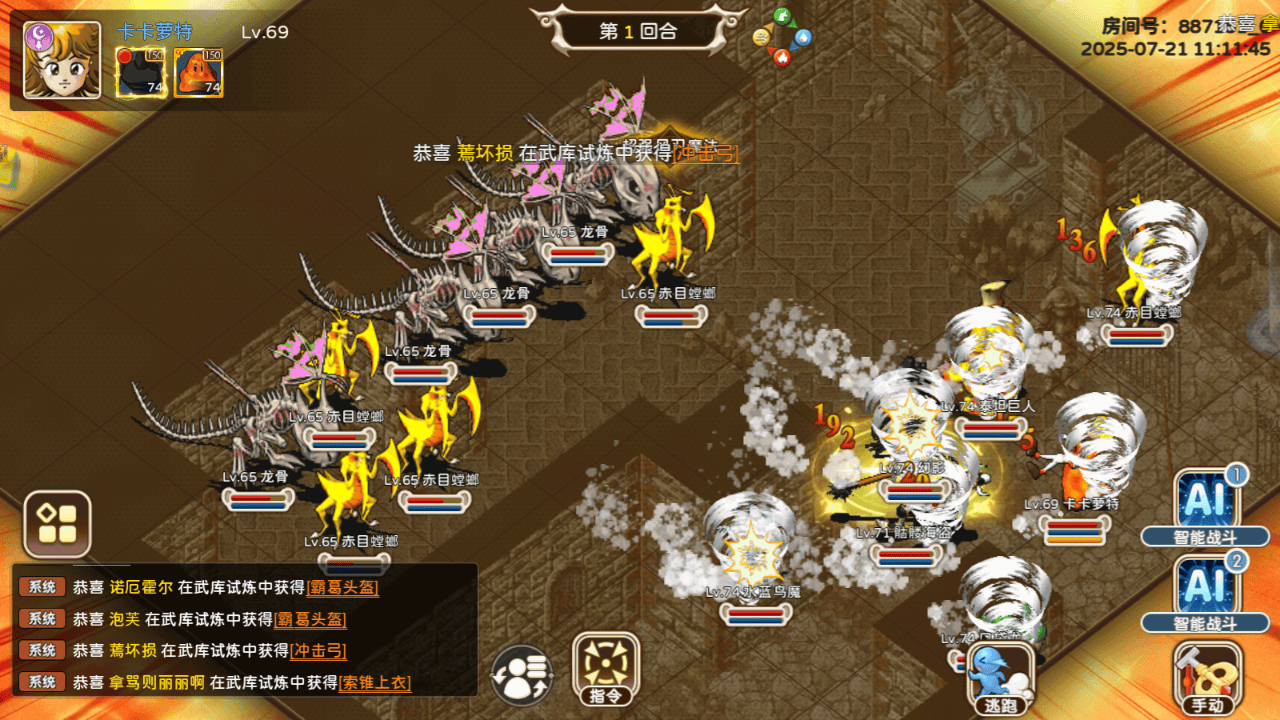Open the 霸葛头盔 link in 泡芙's message
Viewport: 1280px width, 720px height.
click(x=310, y=620)
